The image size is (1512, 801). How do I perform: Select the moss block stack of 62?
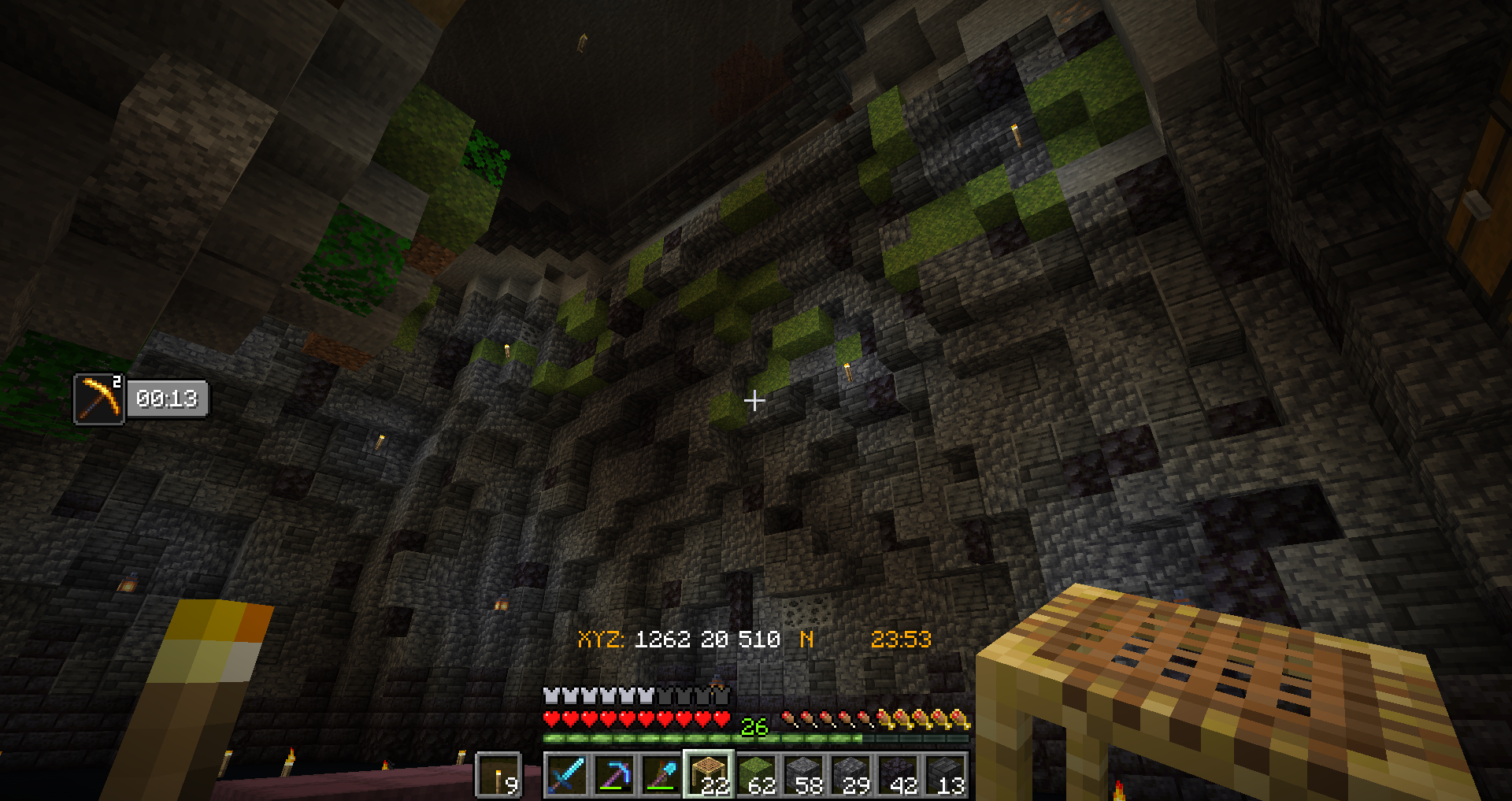pyautogui.click(x=756, y=775)
